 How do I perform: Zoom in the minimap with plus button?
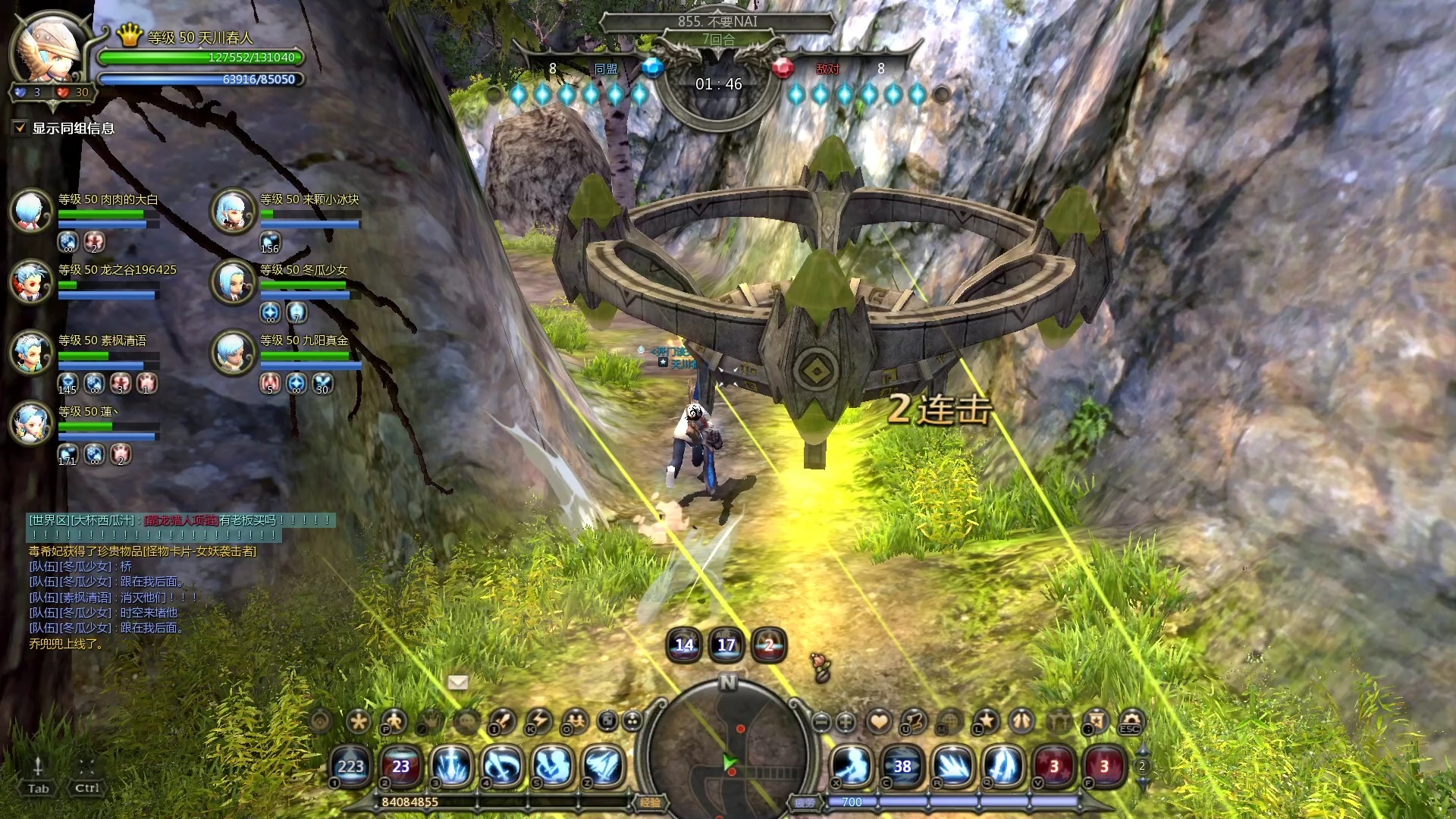846,722
